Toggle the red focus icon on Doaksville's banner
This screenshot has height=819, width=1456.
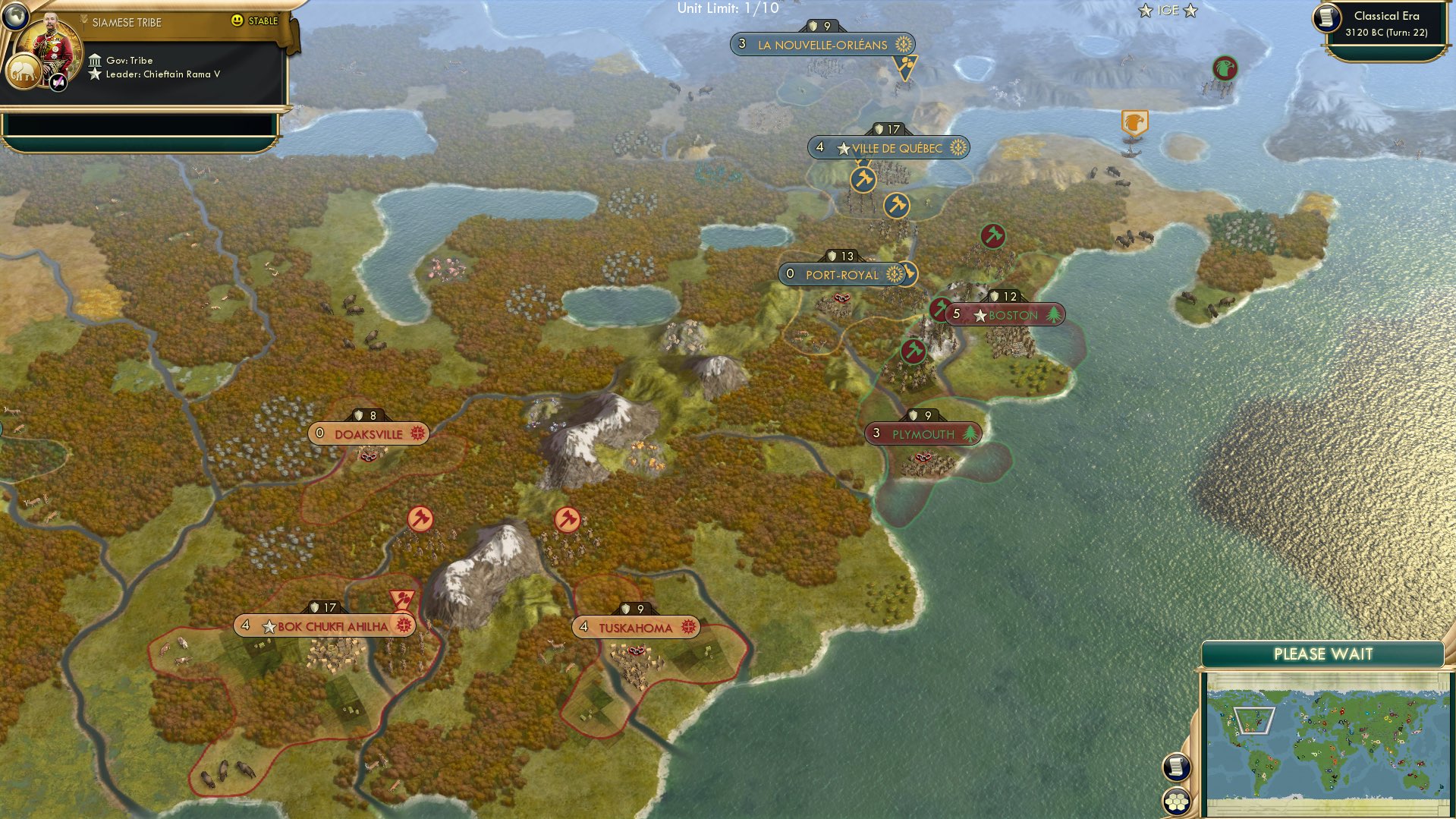(x=416, y=433)
